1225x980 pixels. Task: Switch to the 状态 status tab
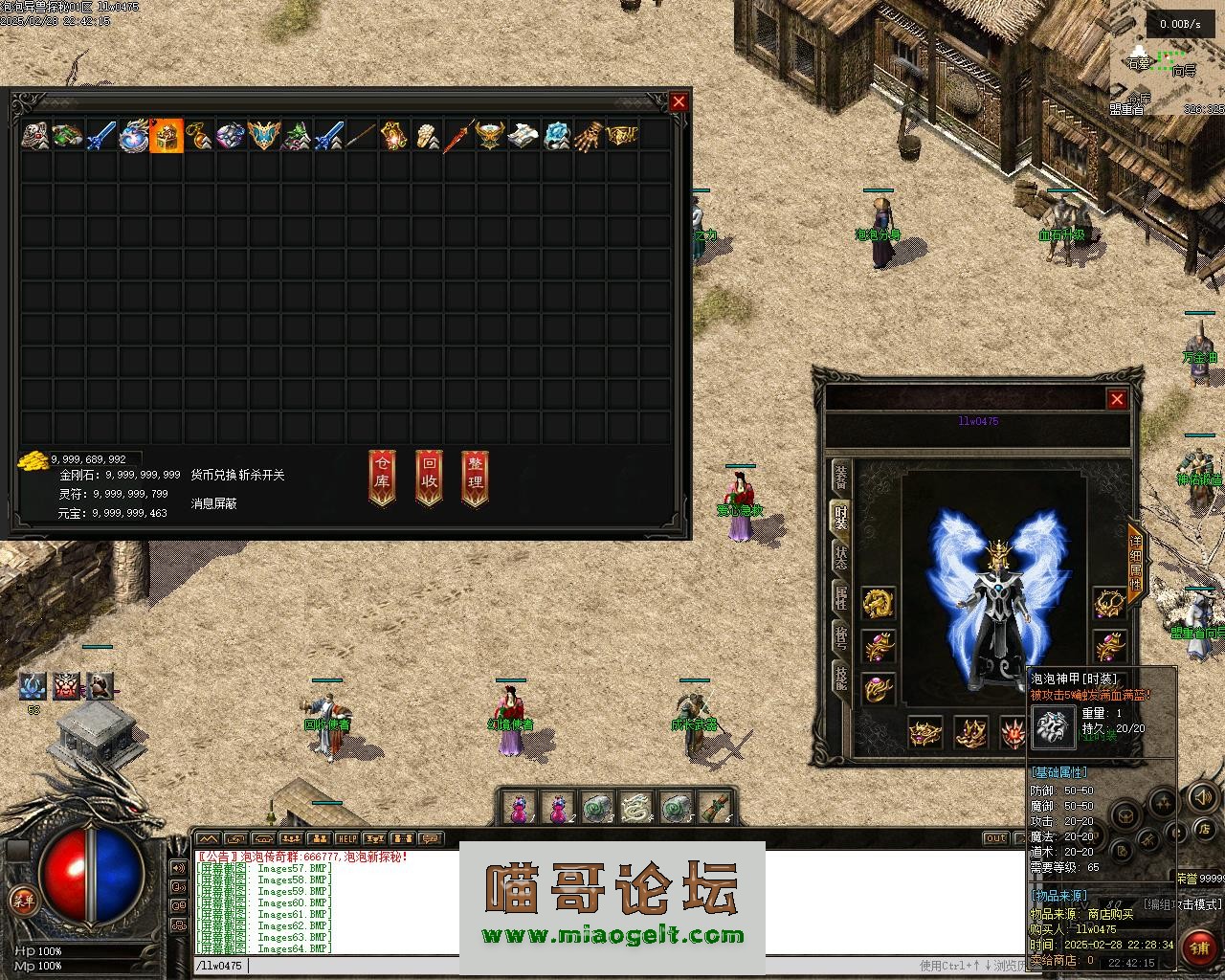pos(840,559)
